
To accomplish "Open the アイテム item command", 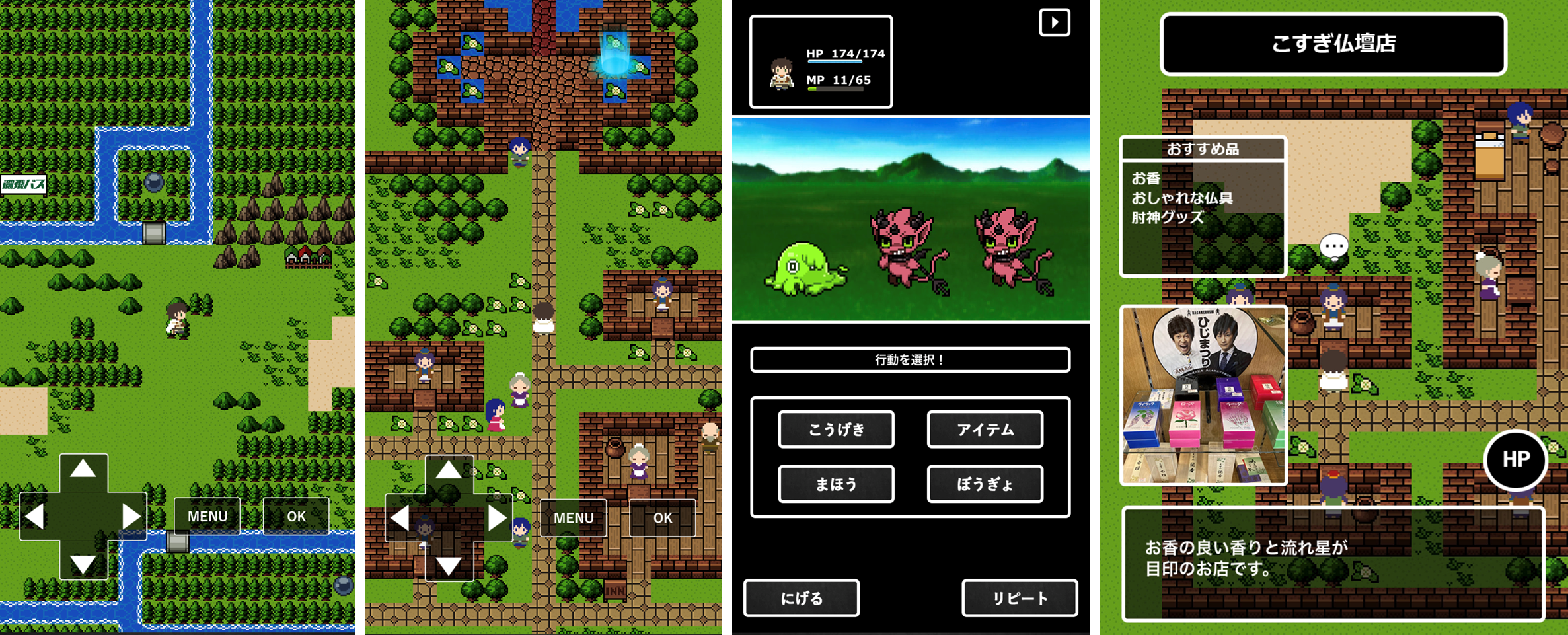I will tap(985, 430).
